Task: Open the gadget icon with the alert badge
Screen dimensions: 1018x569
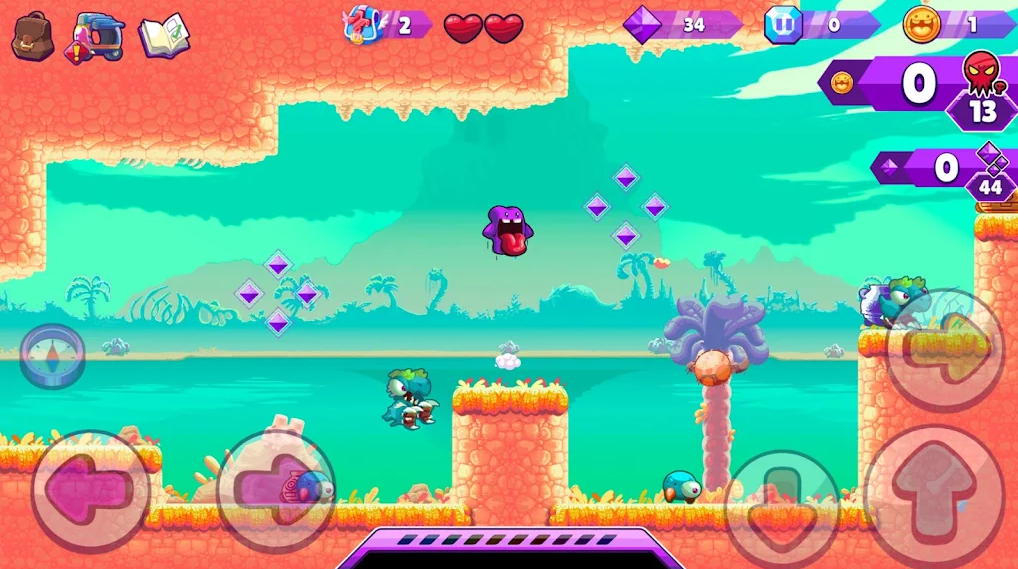Action: [x=98, y=38]
